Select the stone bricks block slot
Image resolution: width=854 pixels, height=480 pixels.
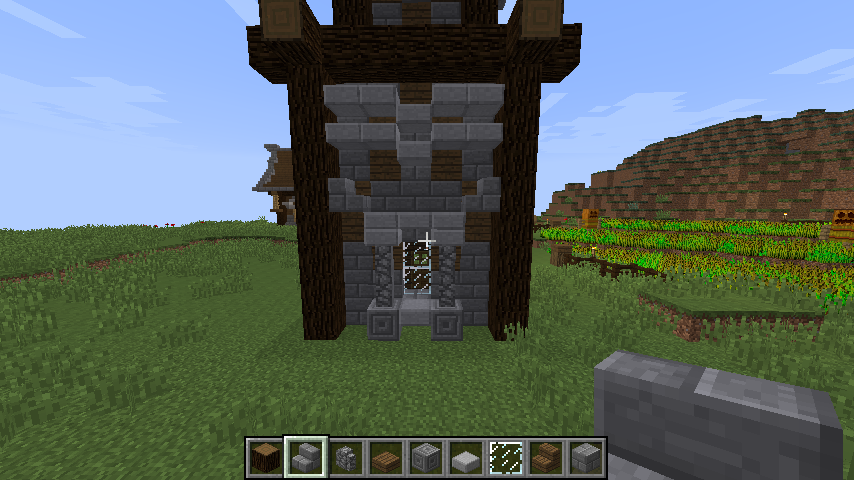pyautogui.click(x=586, y=458)
